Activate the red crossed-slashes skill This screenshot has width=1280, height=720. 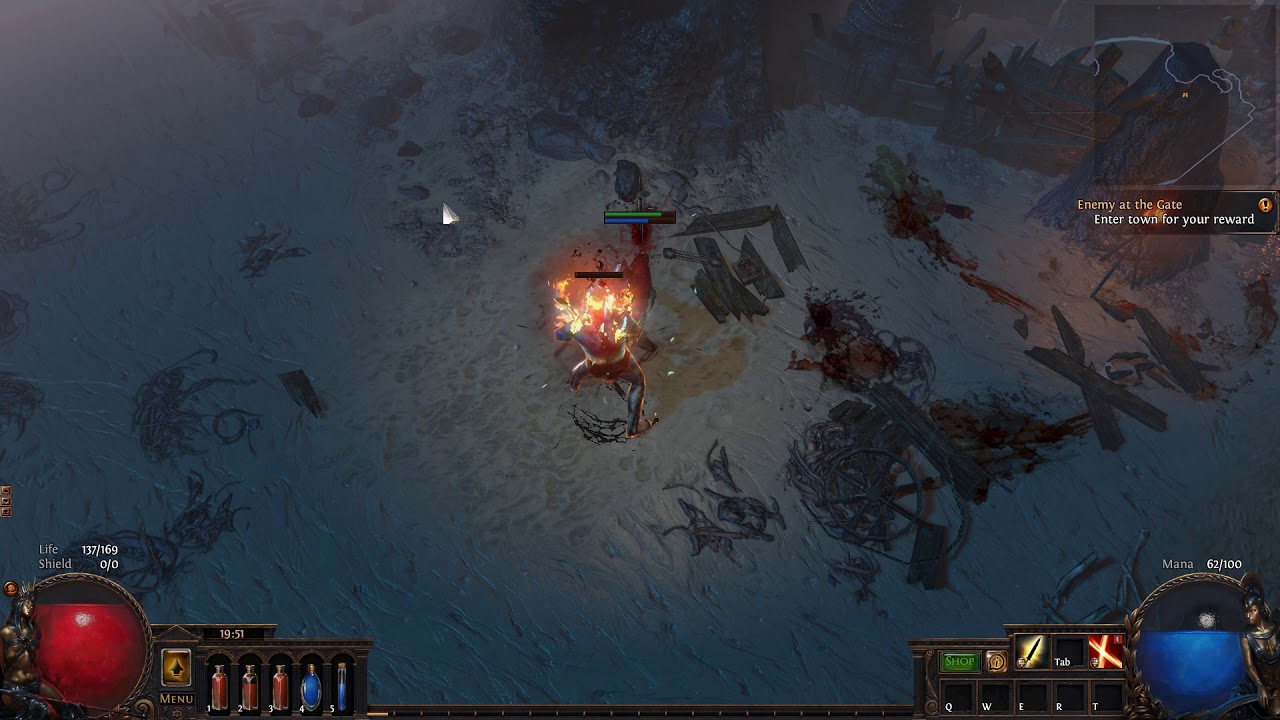click(x=1104, y=652)
